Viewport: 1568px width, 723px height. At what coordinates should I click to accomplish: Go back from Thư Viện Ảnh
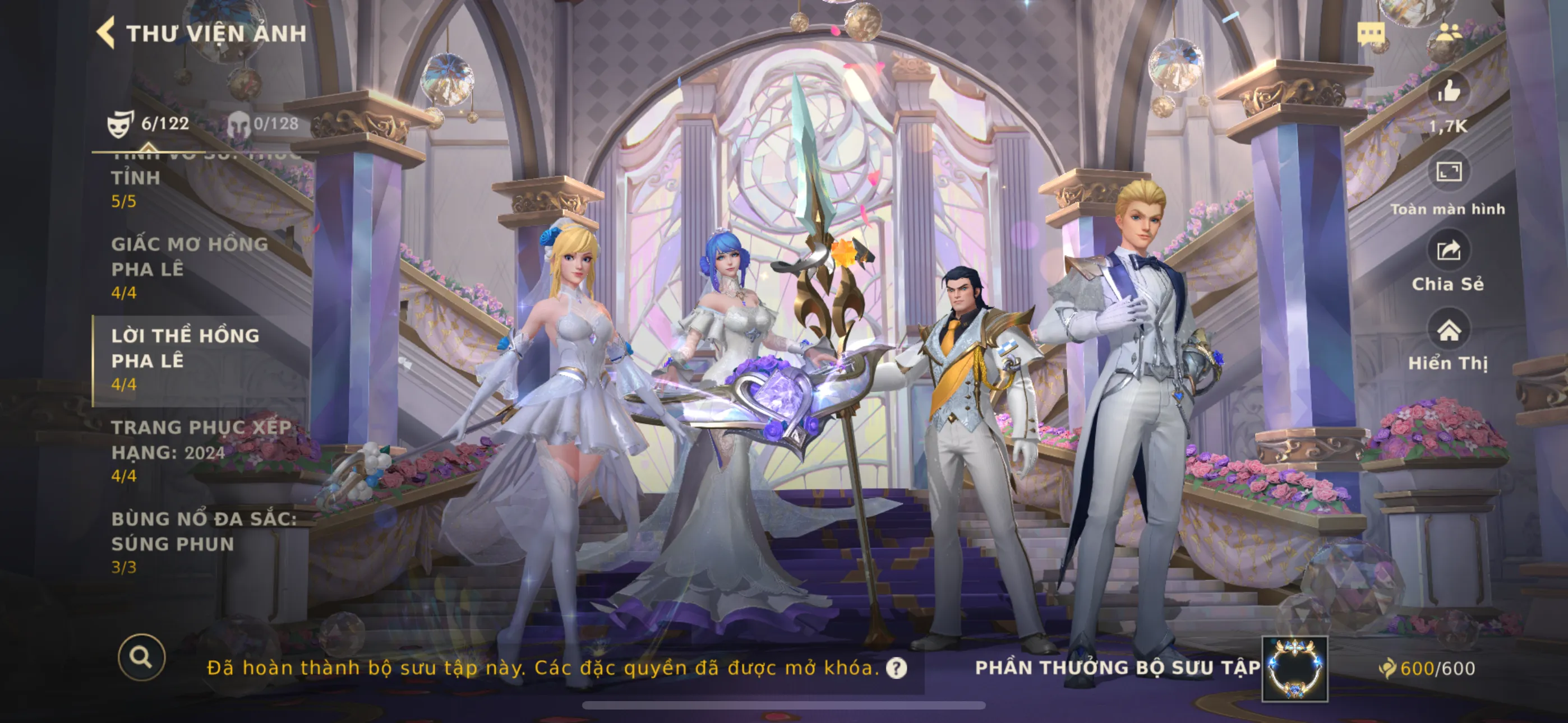point(107,33)
